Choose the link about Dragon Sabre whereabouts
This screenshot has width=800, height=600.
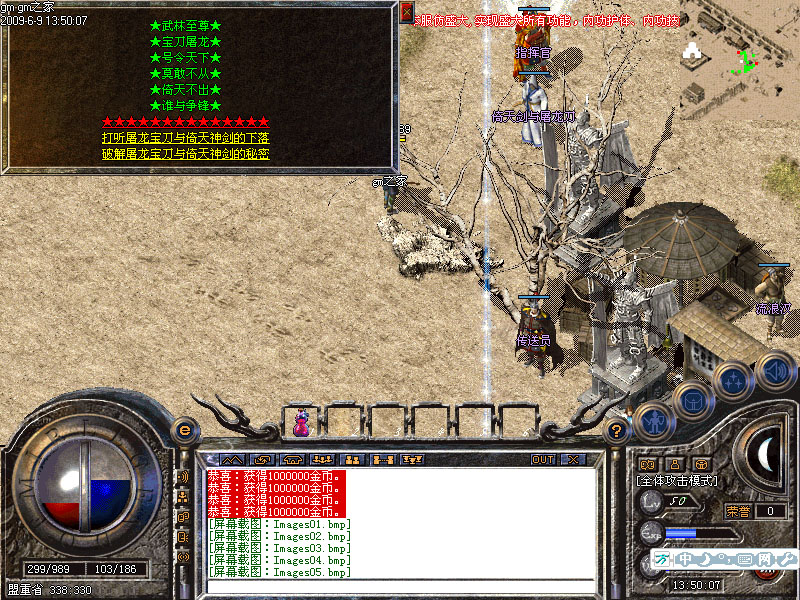185,138
